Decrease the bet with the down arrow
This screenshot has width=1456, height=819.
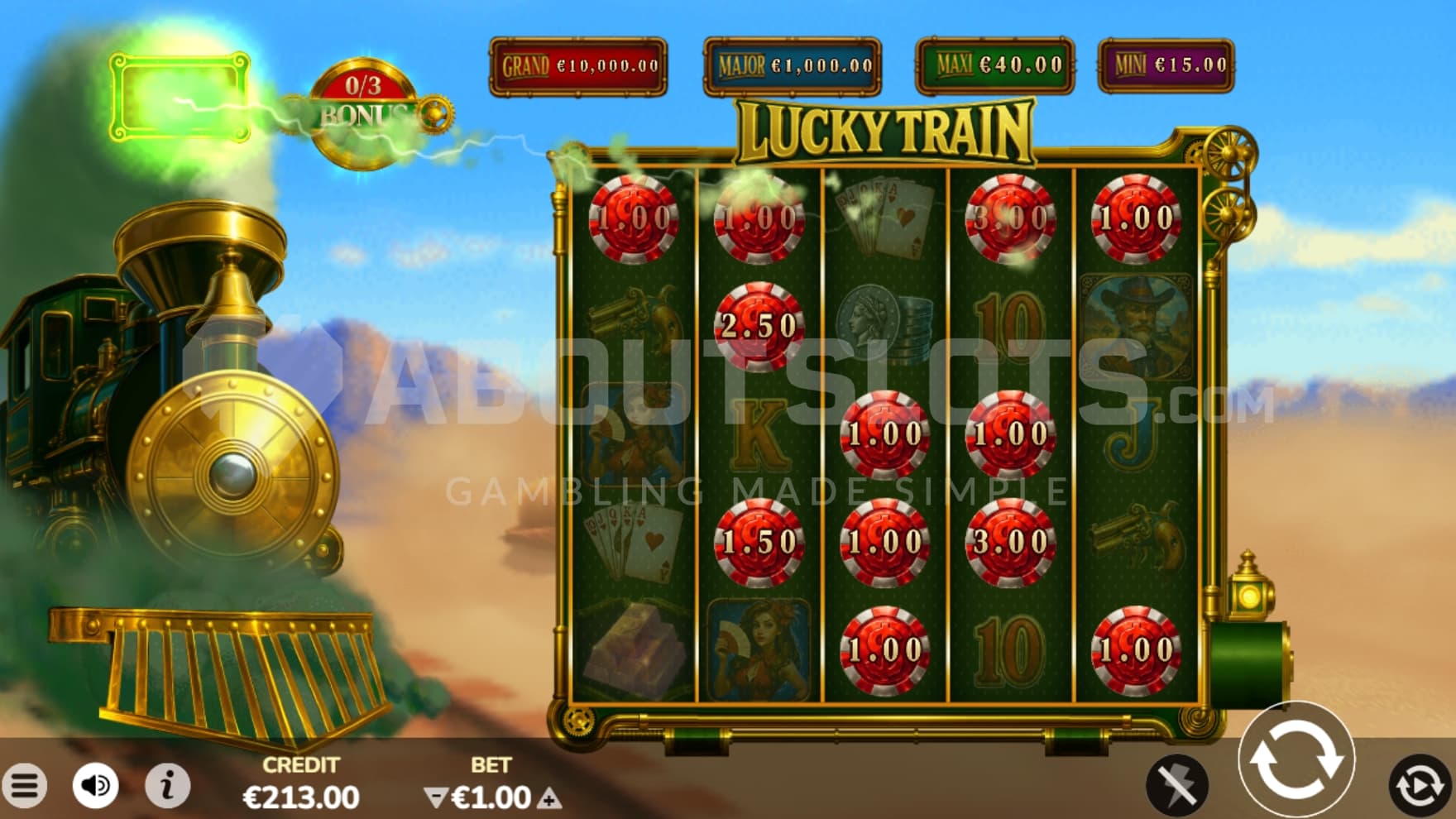(x=434, y=797)
